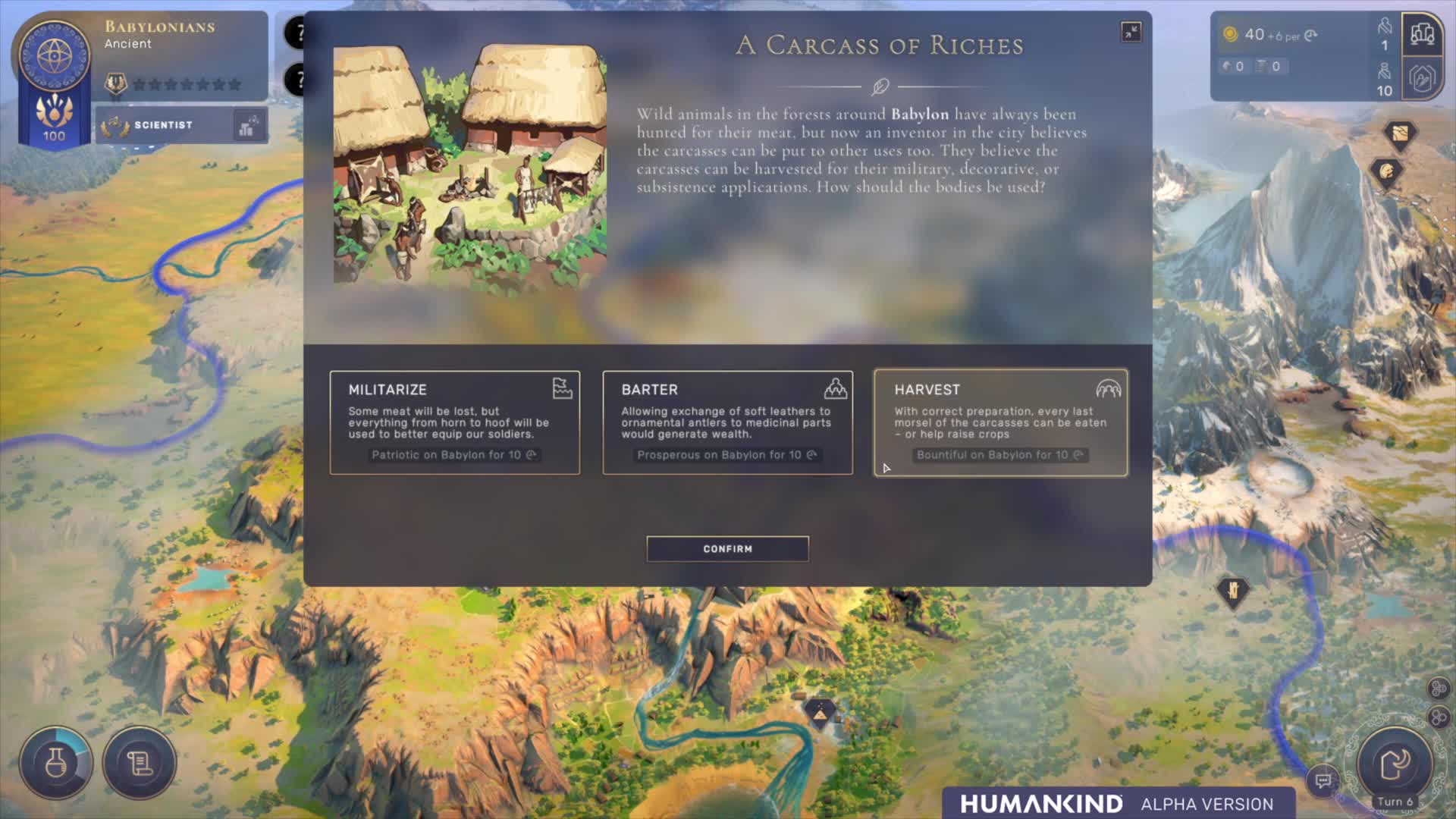Select the Barter event option
1456x819 pixels.
727,422
